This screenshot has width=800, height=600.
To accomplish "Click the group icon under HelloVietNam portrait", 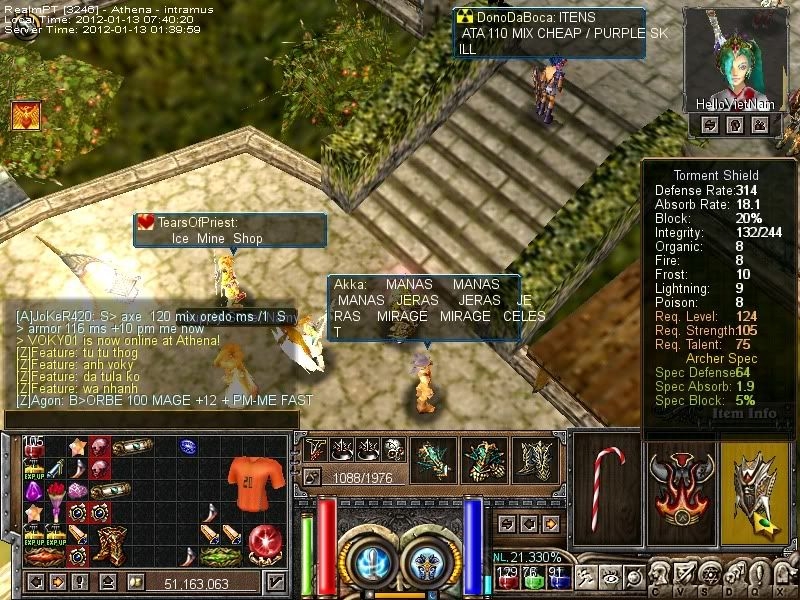I will point(760,125).
